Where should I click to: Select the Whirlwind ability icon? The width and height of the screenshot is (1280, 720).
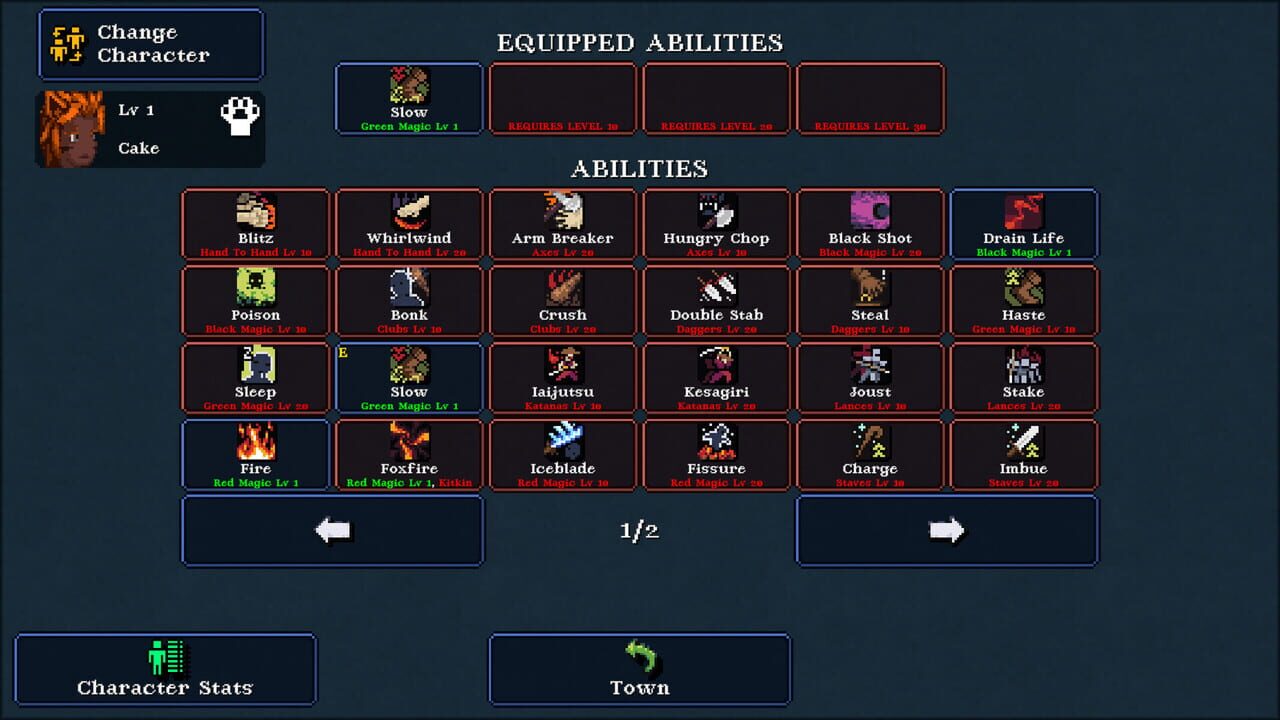(x=409, y=215)
